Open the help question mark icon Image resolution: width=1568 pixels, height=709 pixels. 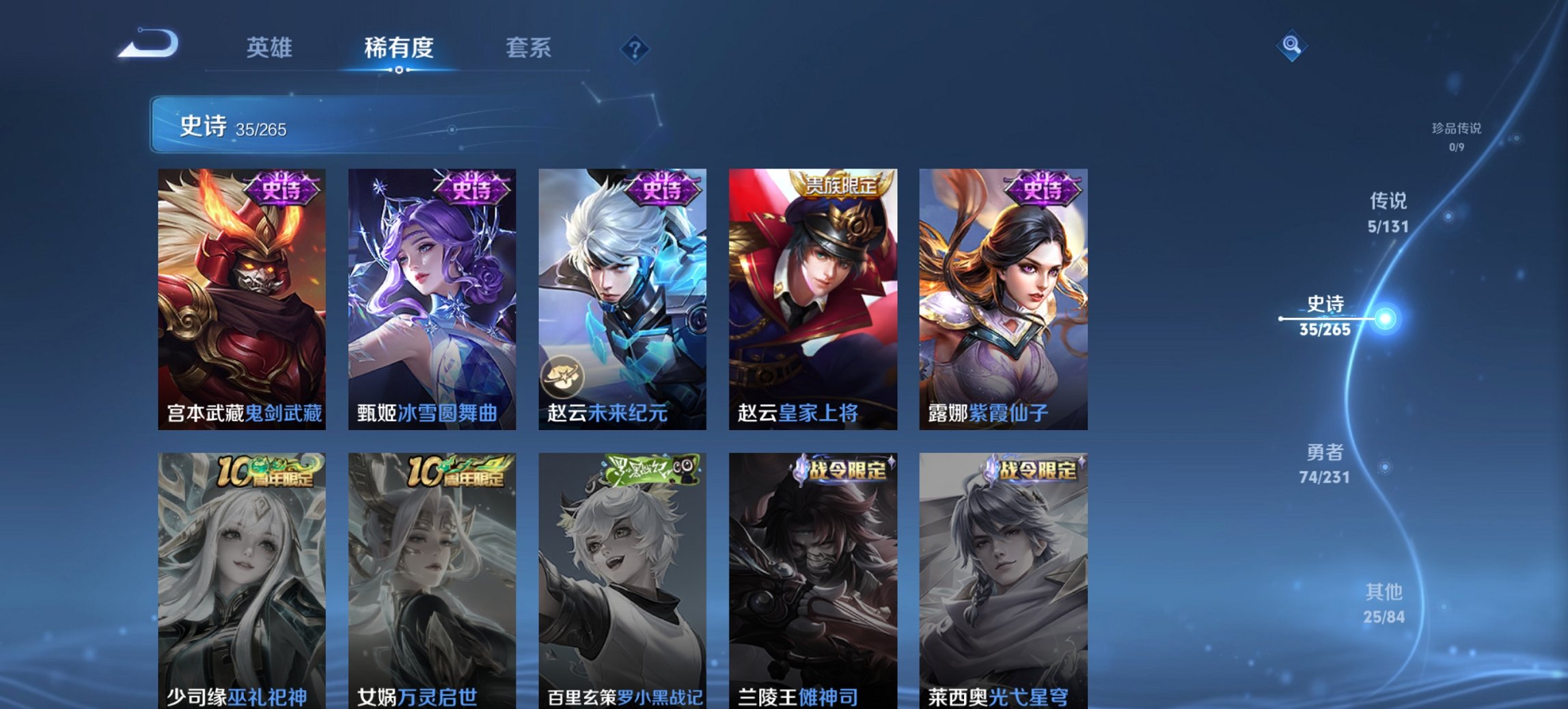click(x=635, y=49)
